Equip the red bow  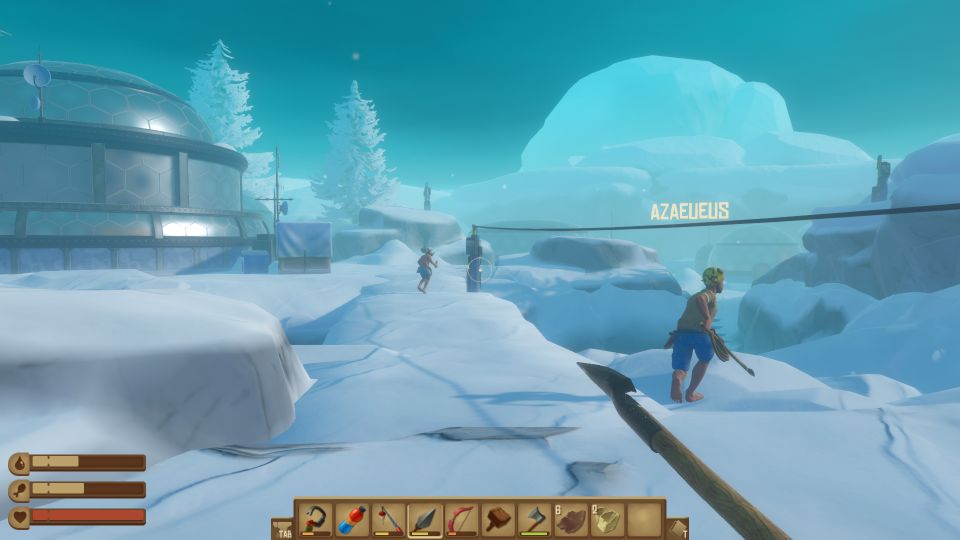[x=461, y=518]
